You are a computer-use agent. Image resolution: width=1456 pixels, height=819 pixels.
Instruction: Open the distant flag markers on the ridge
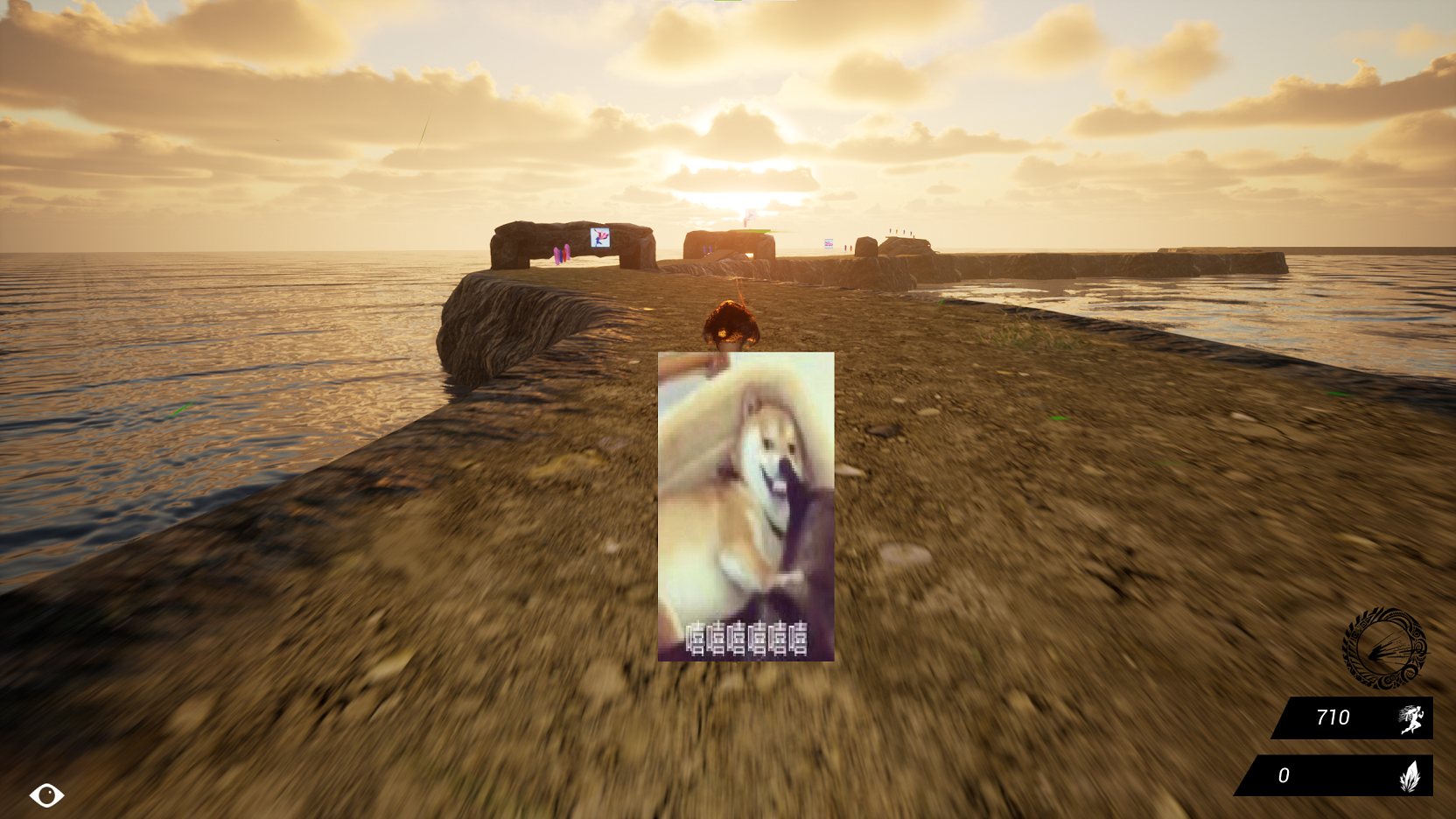click(899, 231)
